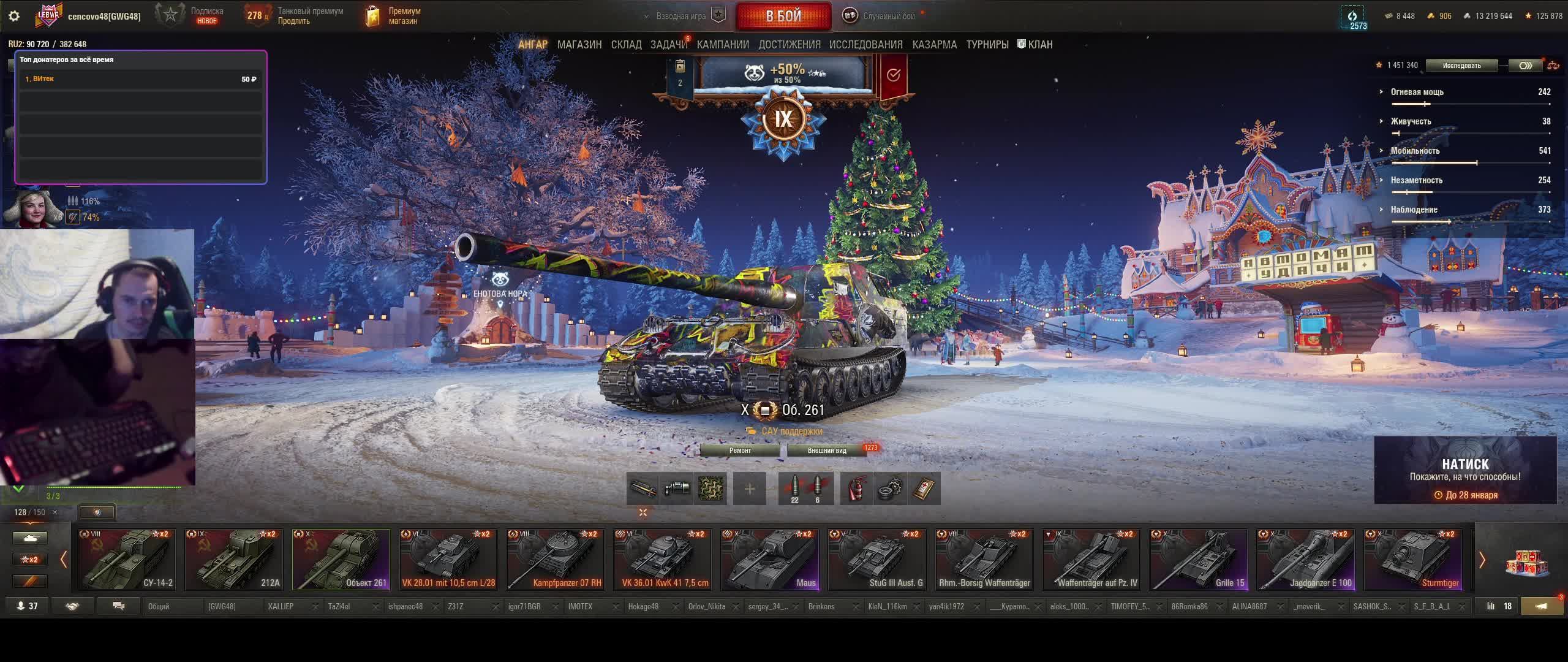Open the settings gear menu

[14, 16]
